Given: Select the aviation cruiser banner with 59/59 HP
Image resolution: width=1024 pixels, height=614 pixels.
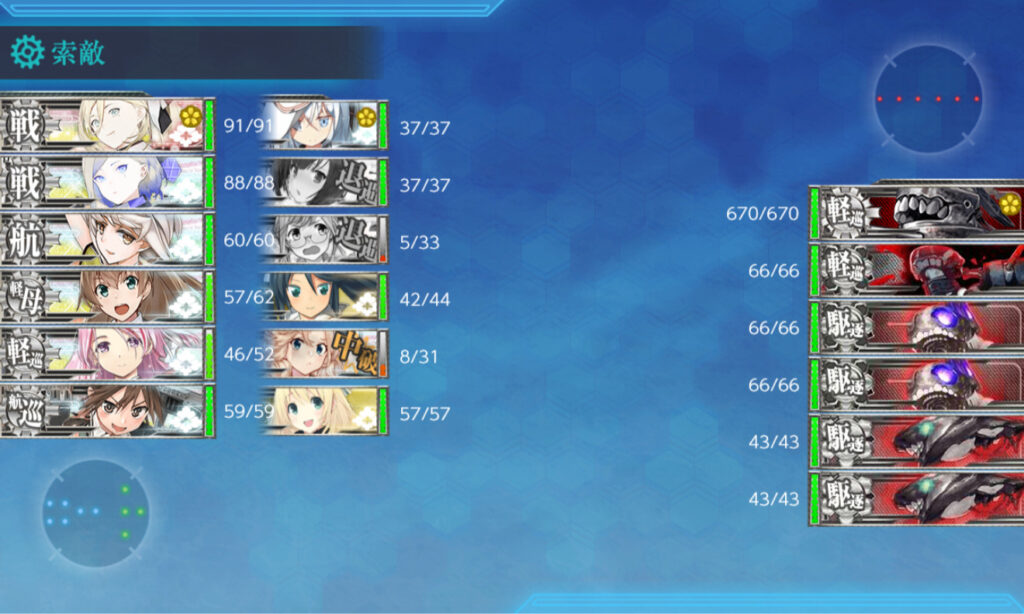Looking at the screenshot, I should click(108, 410).
